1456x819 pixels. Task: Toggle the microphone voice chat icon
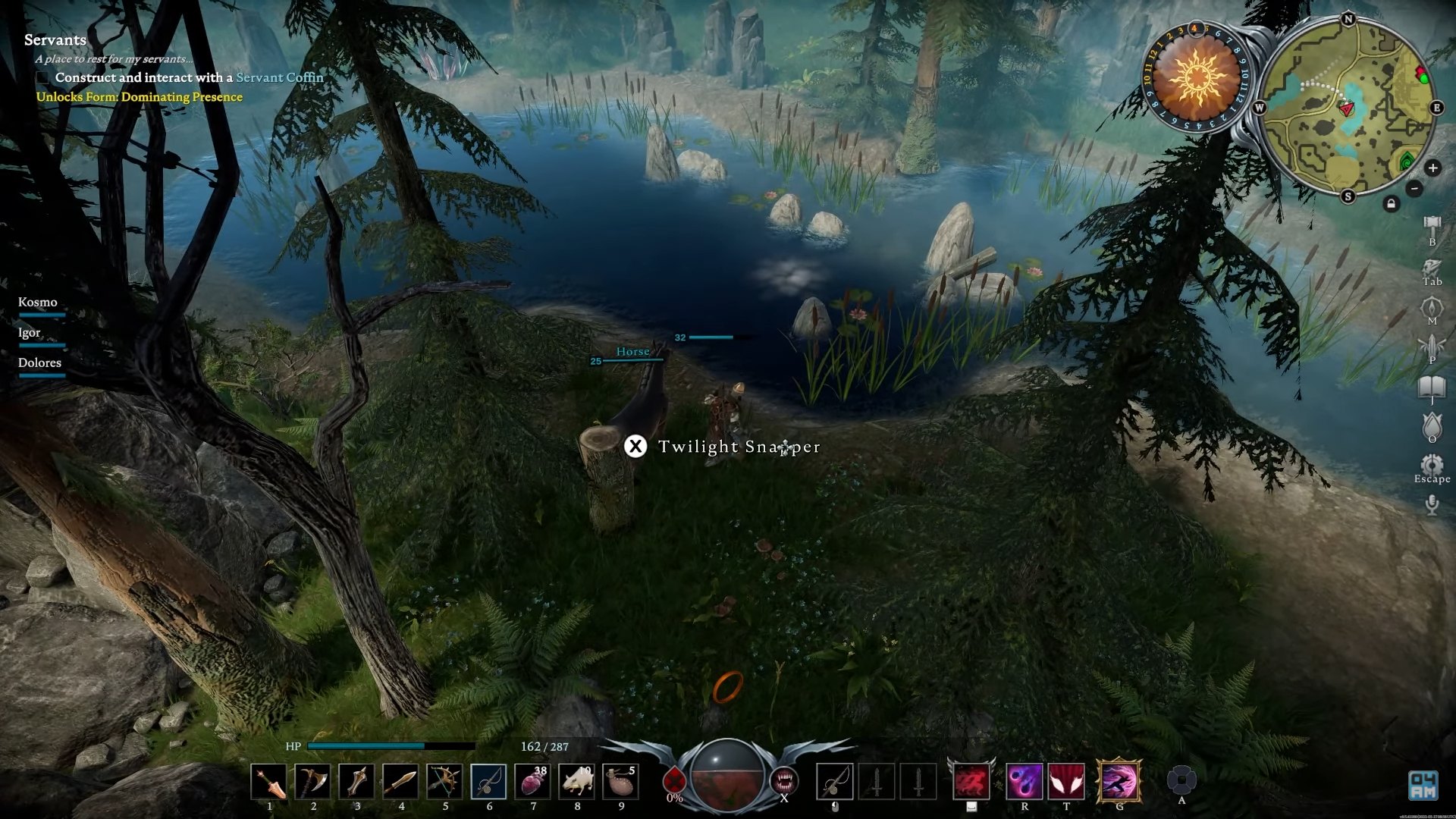(1432, 504)
